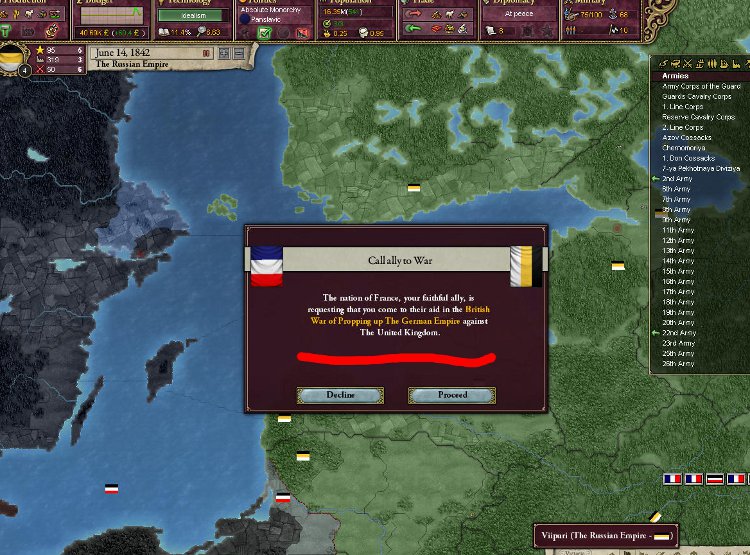Select Army Corps of the Guard
Image resolution: width=750 pixels, height=555 pixels.
pyautogui.click(x=701, y=86)
